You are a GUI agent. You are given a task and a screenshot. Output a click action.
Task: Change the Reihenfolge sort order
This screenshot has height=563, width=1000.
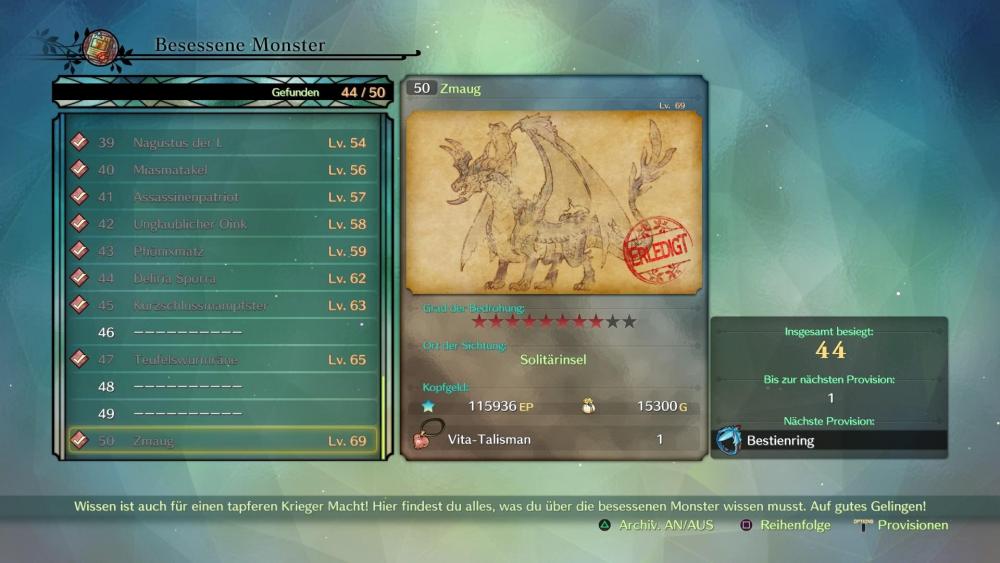coord(785,525)
